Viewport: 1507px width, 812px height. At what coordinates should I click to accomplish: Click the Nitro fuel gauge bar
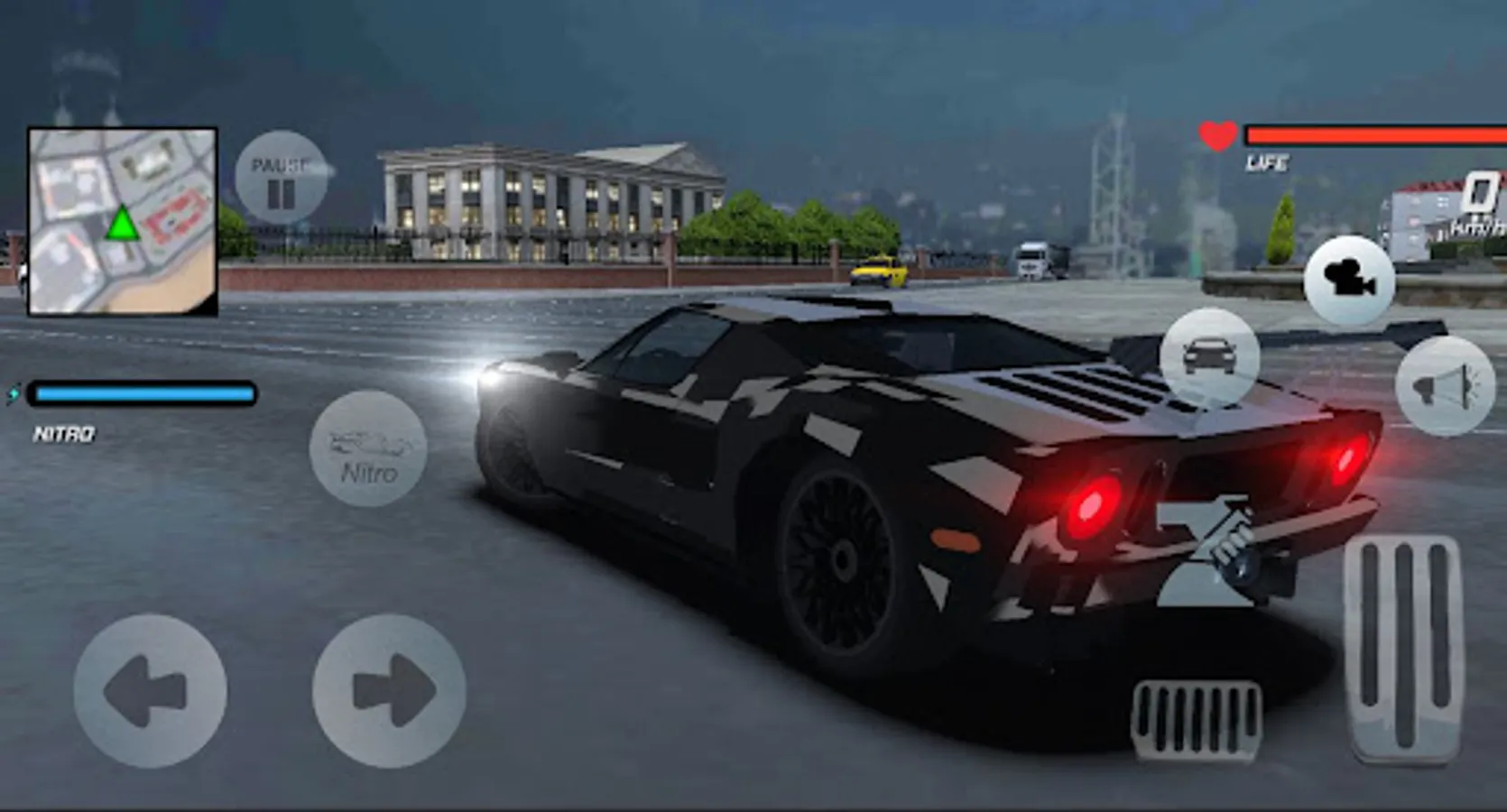click(x=140, y=393)
